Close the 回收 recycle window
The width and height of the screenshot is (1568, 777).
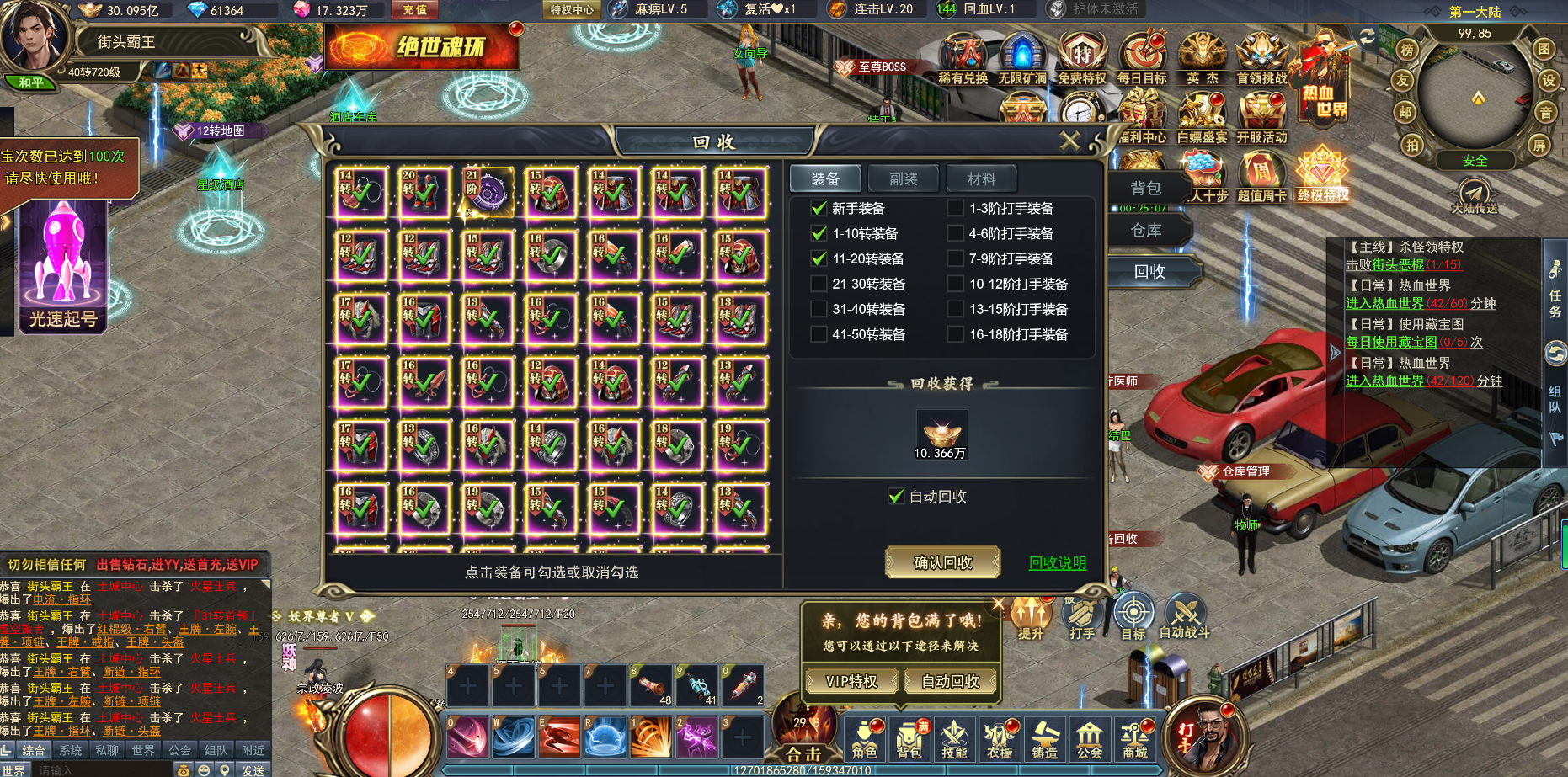tap(1069, 141)
